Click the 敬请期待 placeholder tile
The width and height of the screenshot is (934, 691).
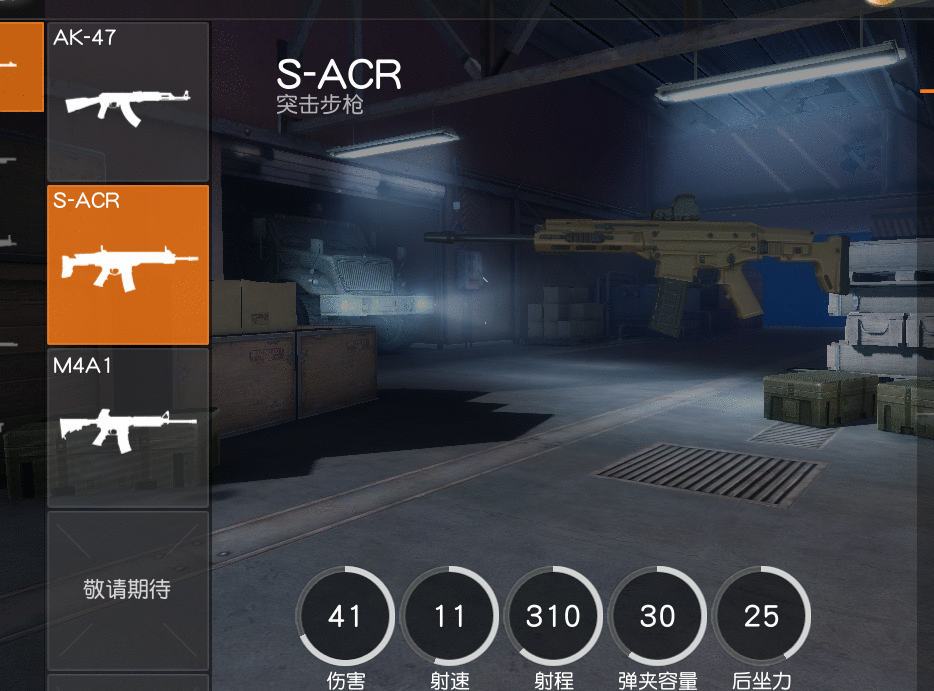pyautogui.click(x=128, y=589)
